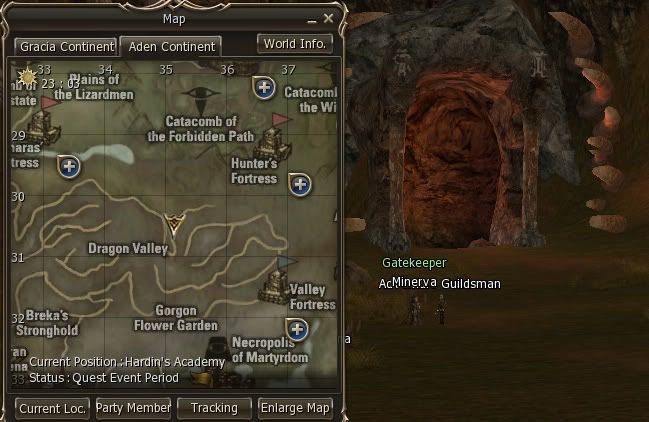Screen dimensions: 649x422
Task: Switch to the Gracia Continent tab
Action: click(65, 47)
